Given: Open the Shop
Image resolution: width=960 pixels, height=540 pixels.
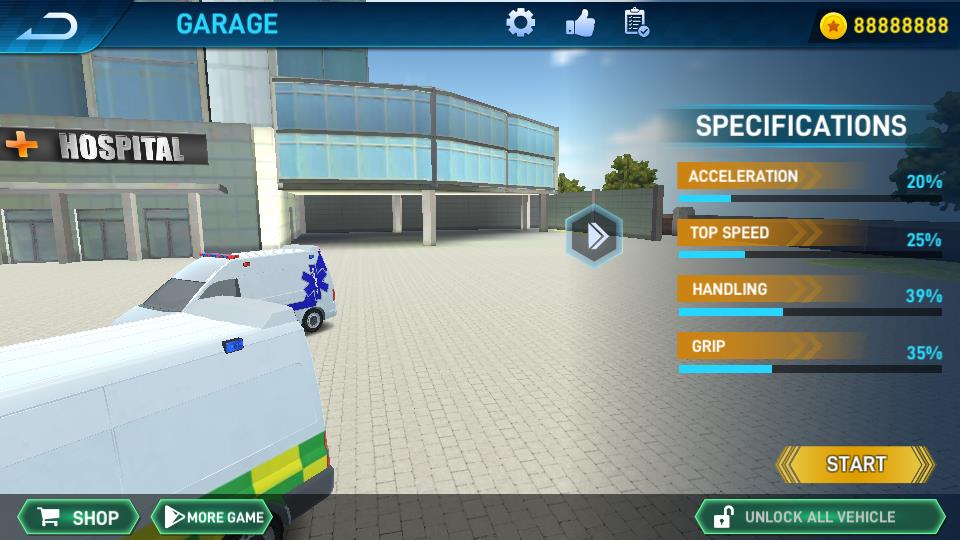Looking at the screenshot, I should pos(78,517).
